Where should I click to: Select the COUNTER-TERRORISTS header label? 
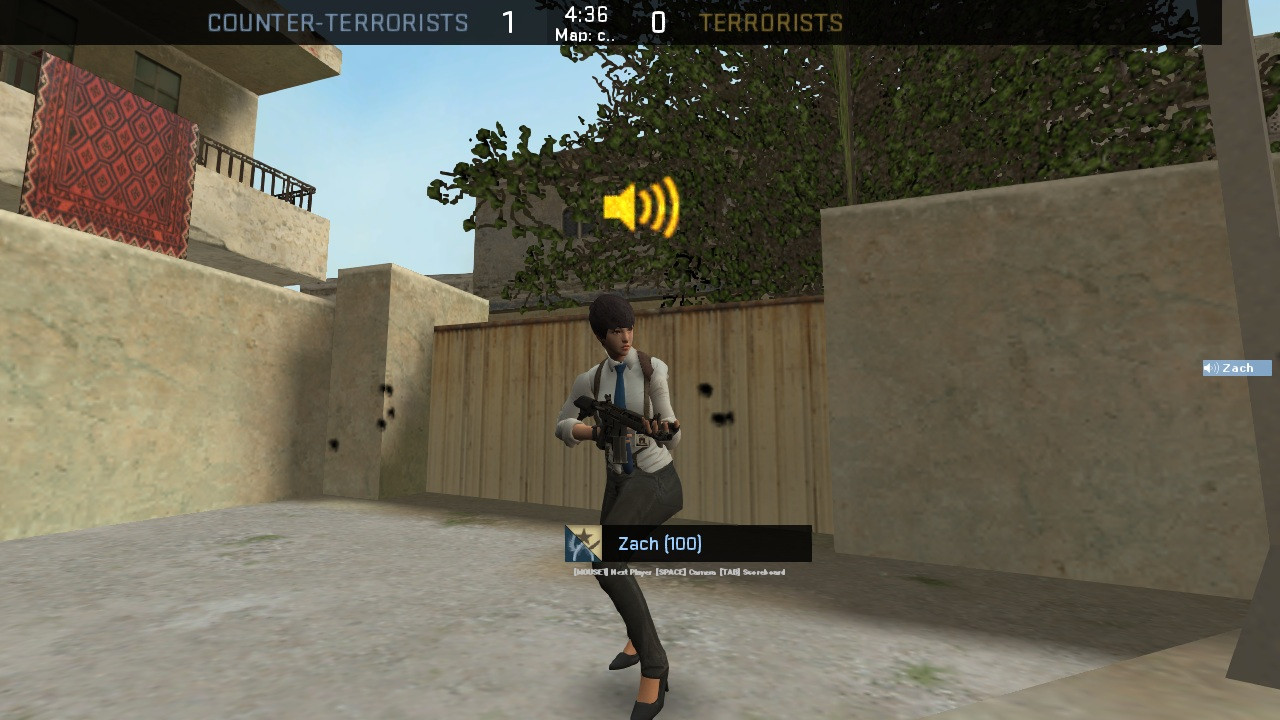(338, 23)
